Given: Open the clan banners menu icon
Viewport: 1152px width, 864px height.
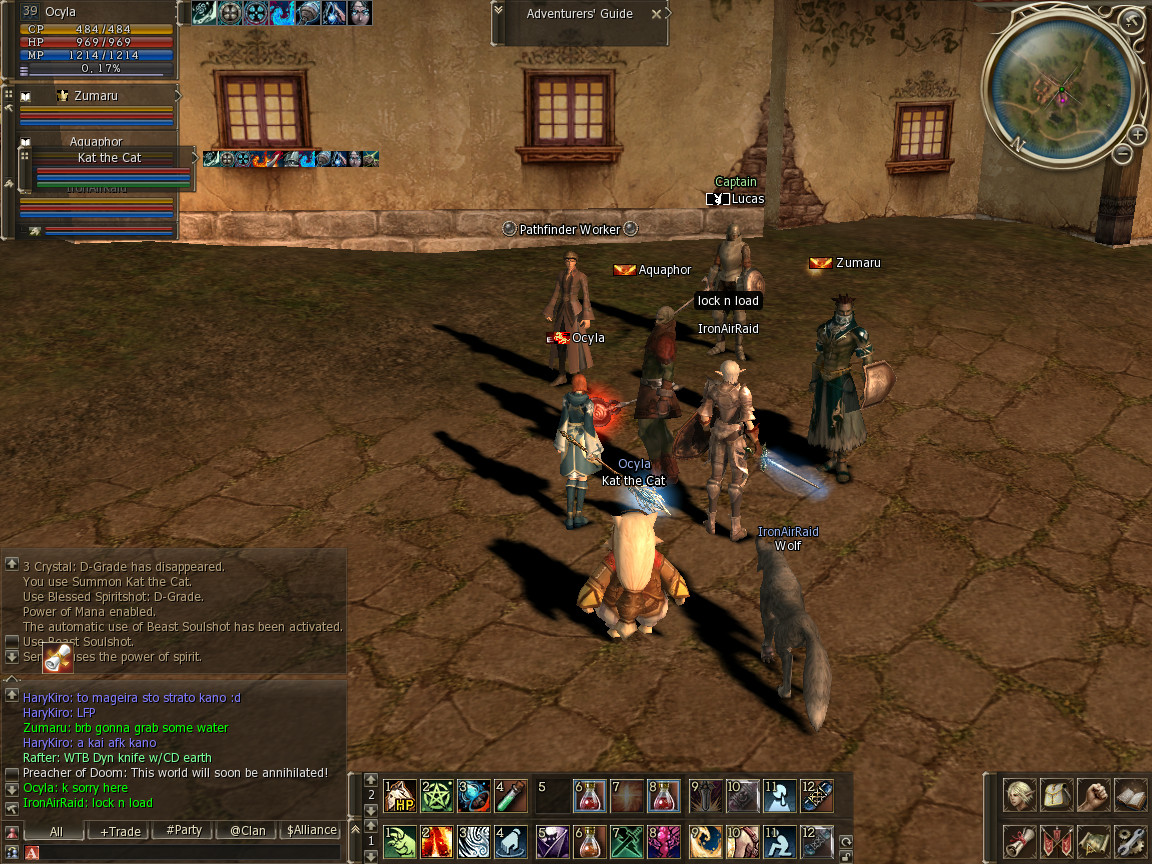Looking at the screenshot, I should (x=1057, y=840).
